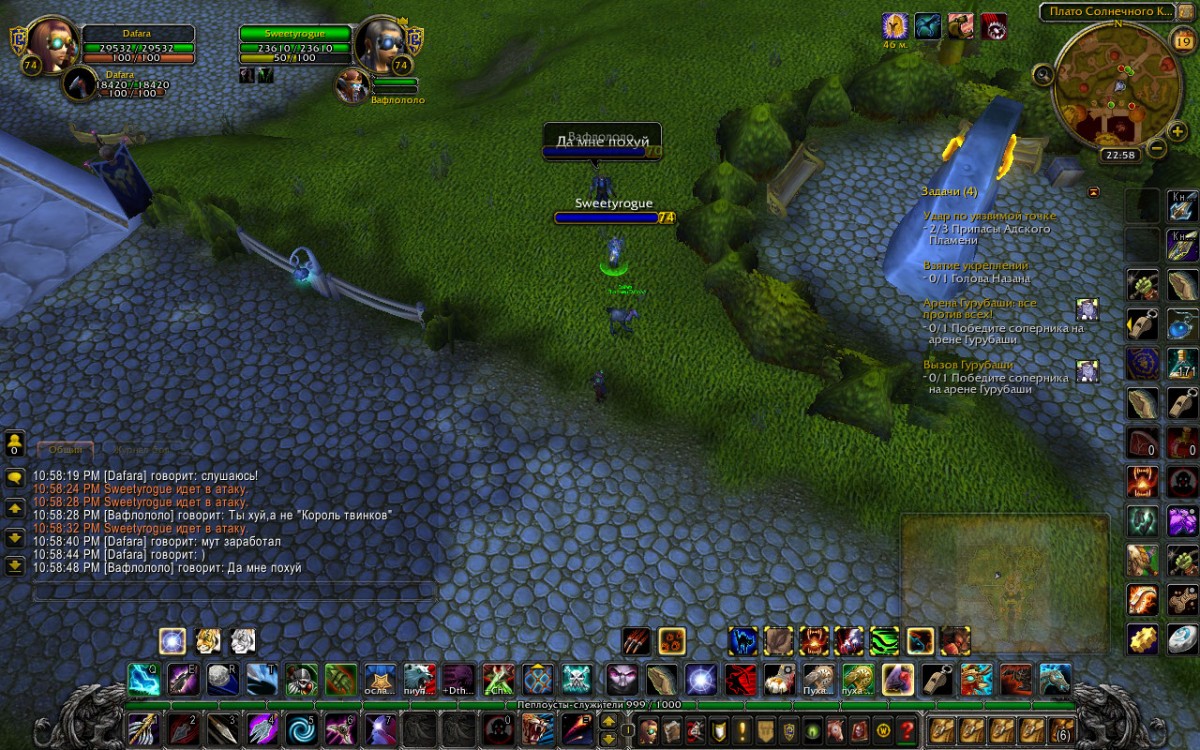Zoom in the minimap with plus button
This screenshot has width=1200, height=750.
pyautogui.click(x=1177, y=130)
